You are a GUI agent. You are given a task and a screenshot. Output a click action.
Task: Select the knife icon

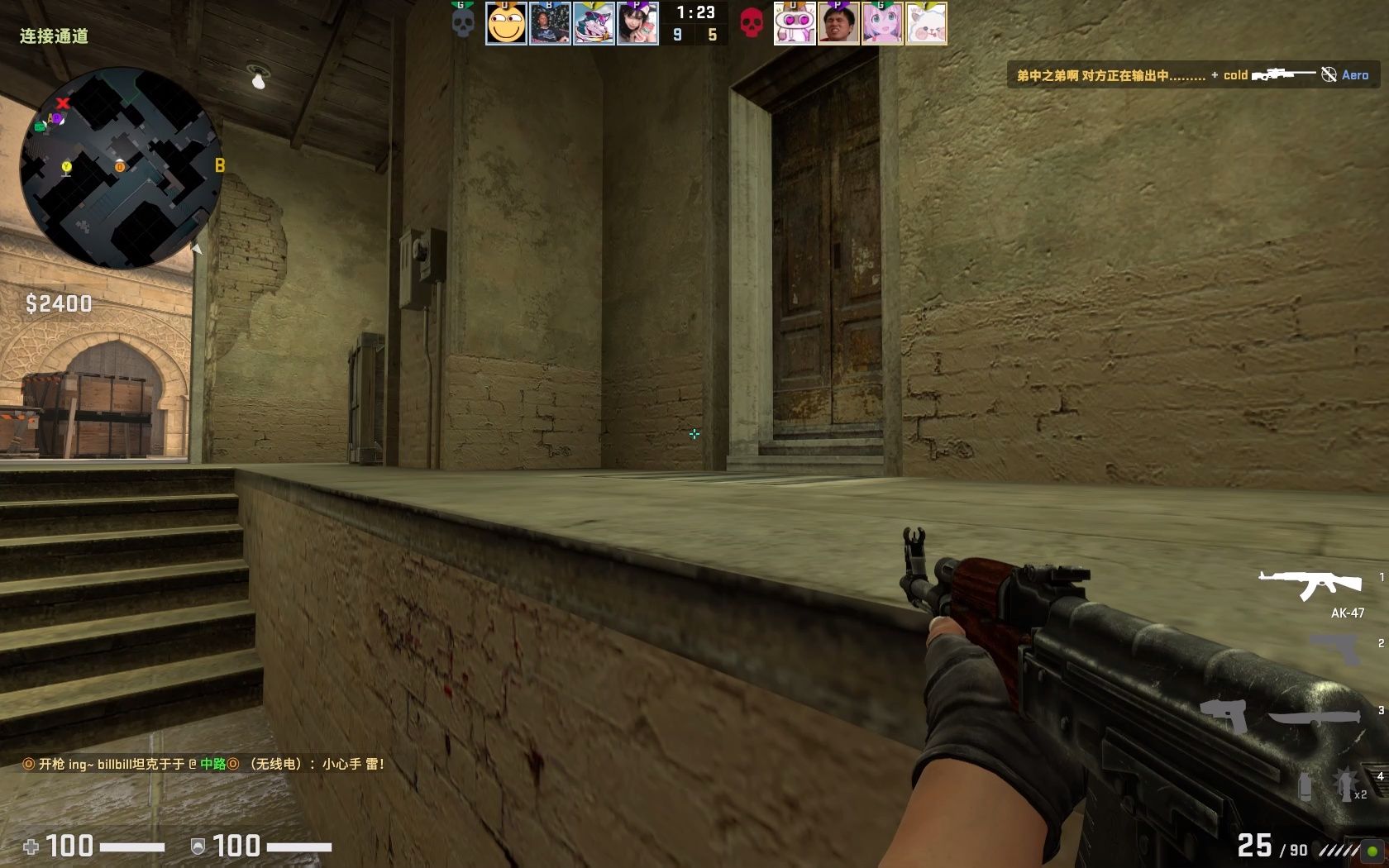click(1315, 718)
